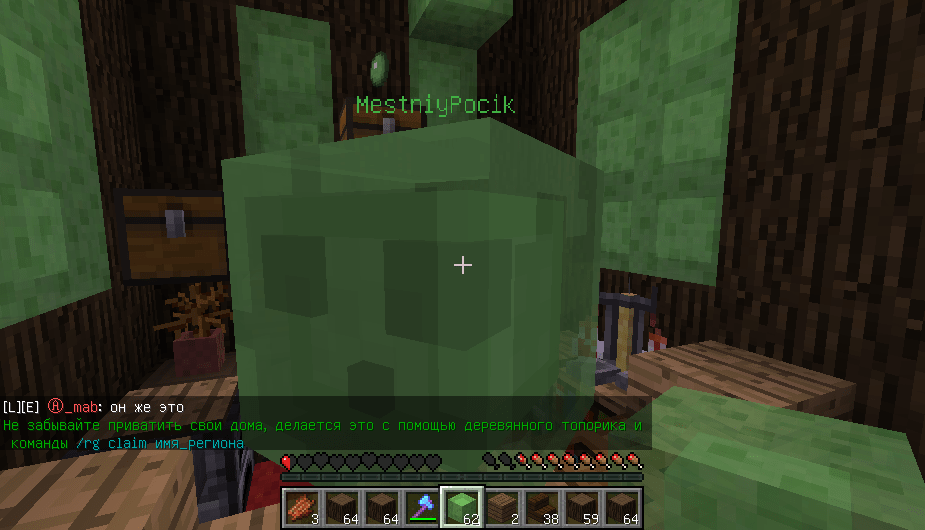Select the slime block hotbar slot
925x530 pixels.
tap(462, 507)
